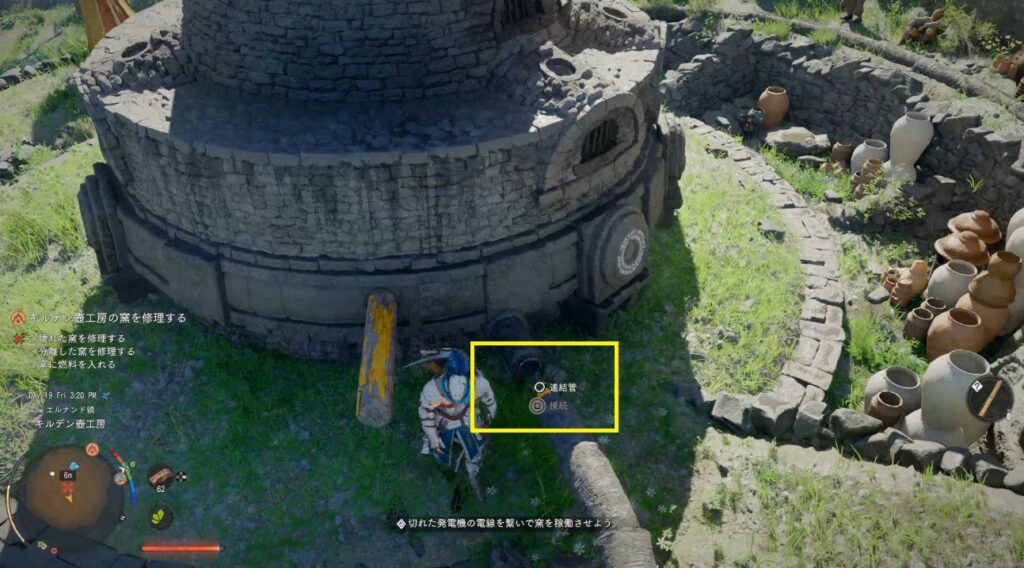Activate the green leaf item icon
Image resolution: width=1024 pixels, height=568 pixels.
click(x=158, y=516)
